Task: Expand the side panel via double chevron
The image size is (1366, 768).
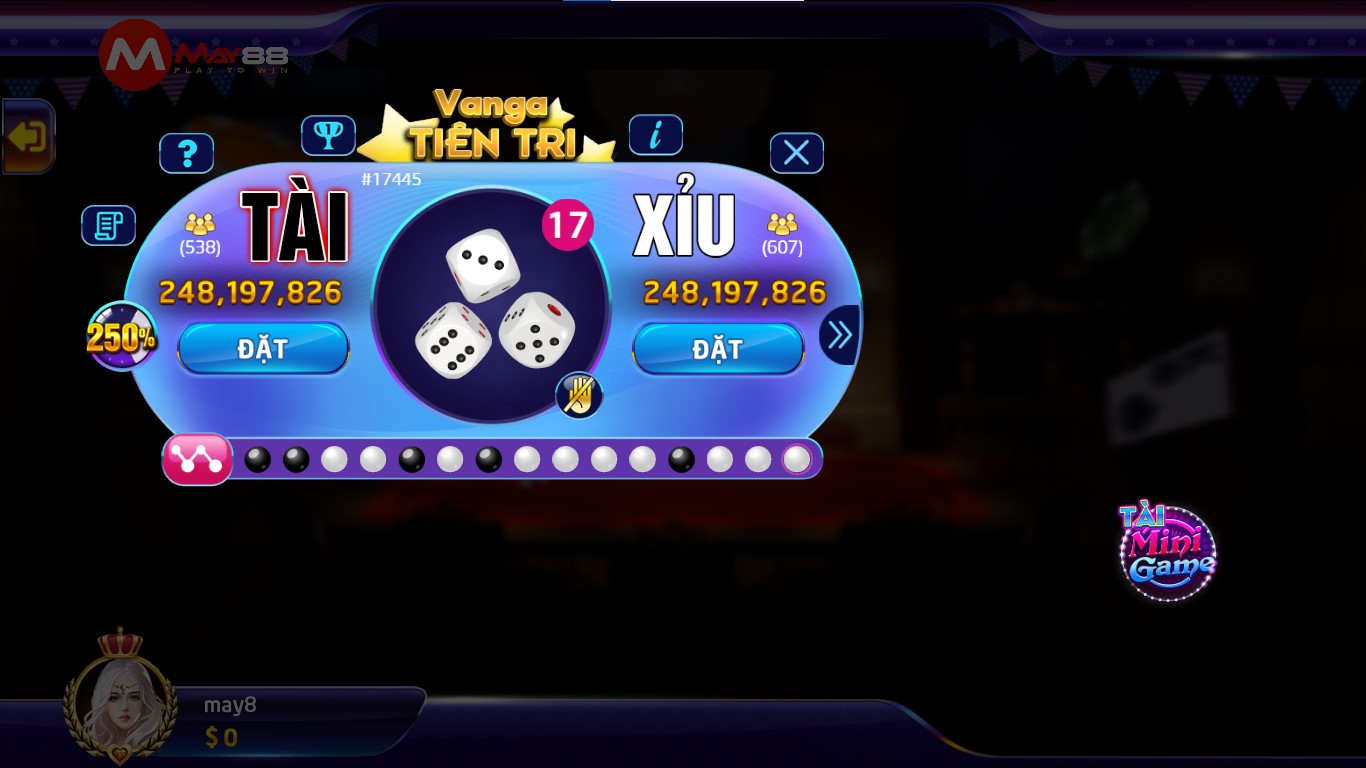Action: (838, 335)
